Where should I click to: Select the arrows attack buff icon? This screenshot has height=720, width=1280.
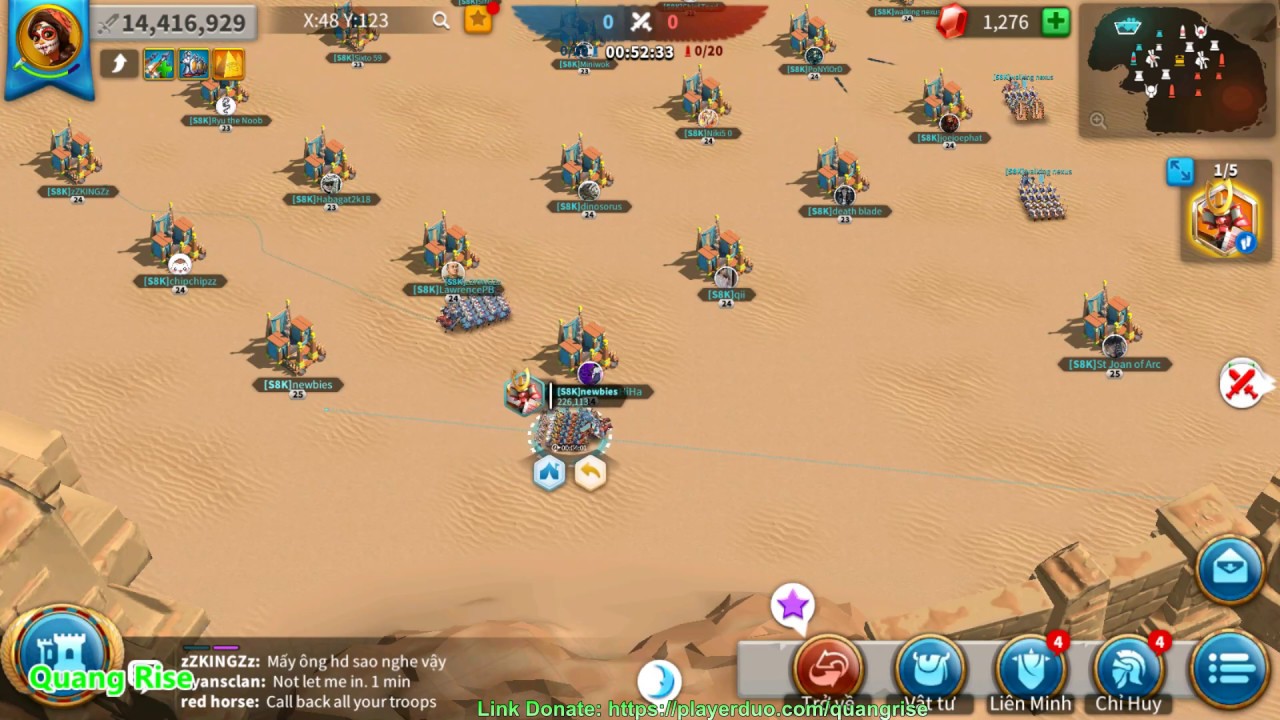click(159, 64)
